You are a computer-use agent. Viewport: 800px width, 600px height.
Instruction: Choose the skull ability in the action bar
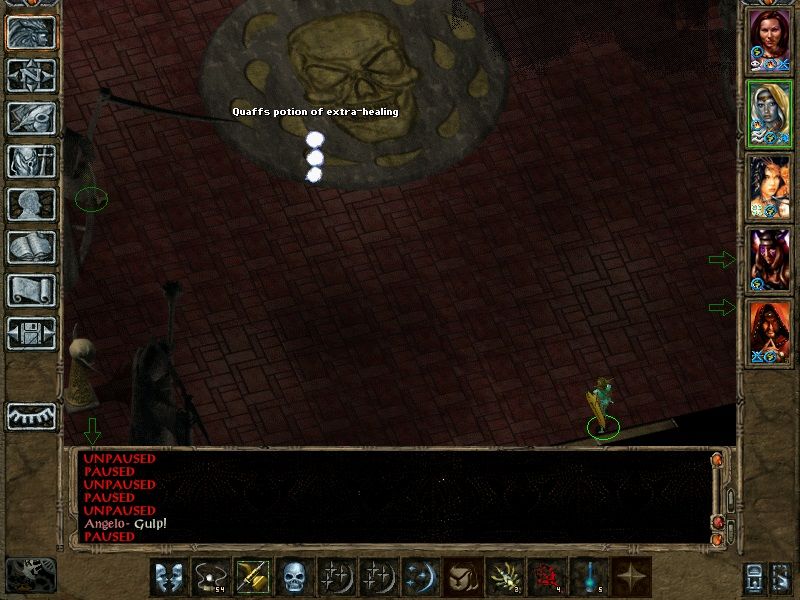(293, 577)
